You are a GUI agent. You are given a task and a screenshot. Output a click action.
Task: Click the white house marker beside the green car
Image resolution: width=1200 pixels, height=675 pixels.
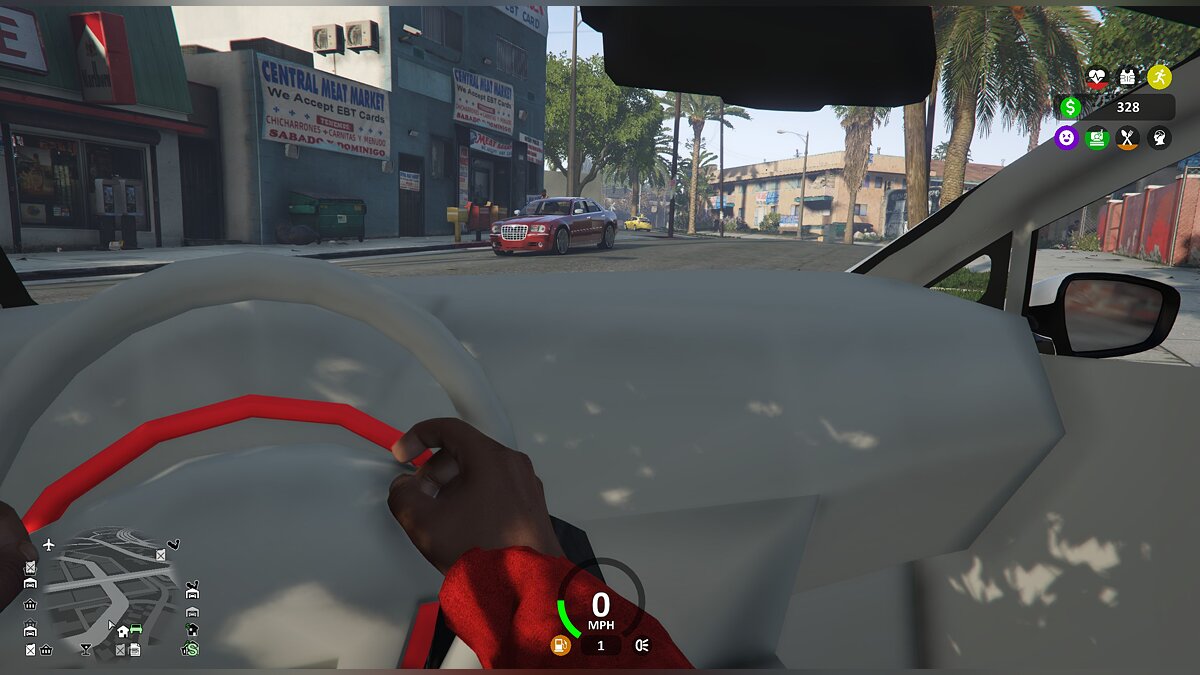coord(122,631)
